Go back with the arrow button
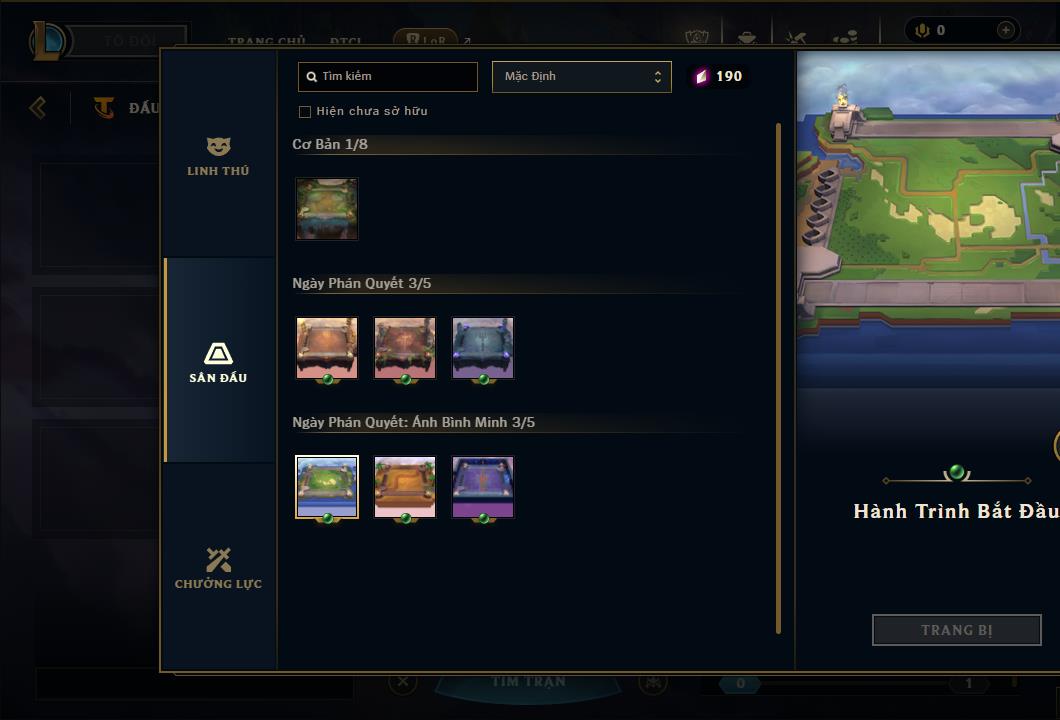This screenshot has width=1060, height=720. point(38,107)
